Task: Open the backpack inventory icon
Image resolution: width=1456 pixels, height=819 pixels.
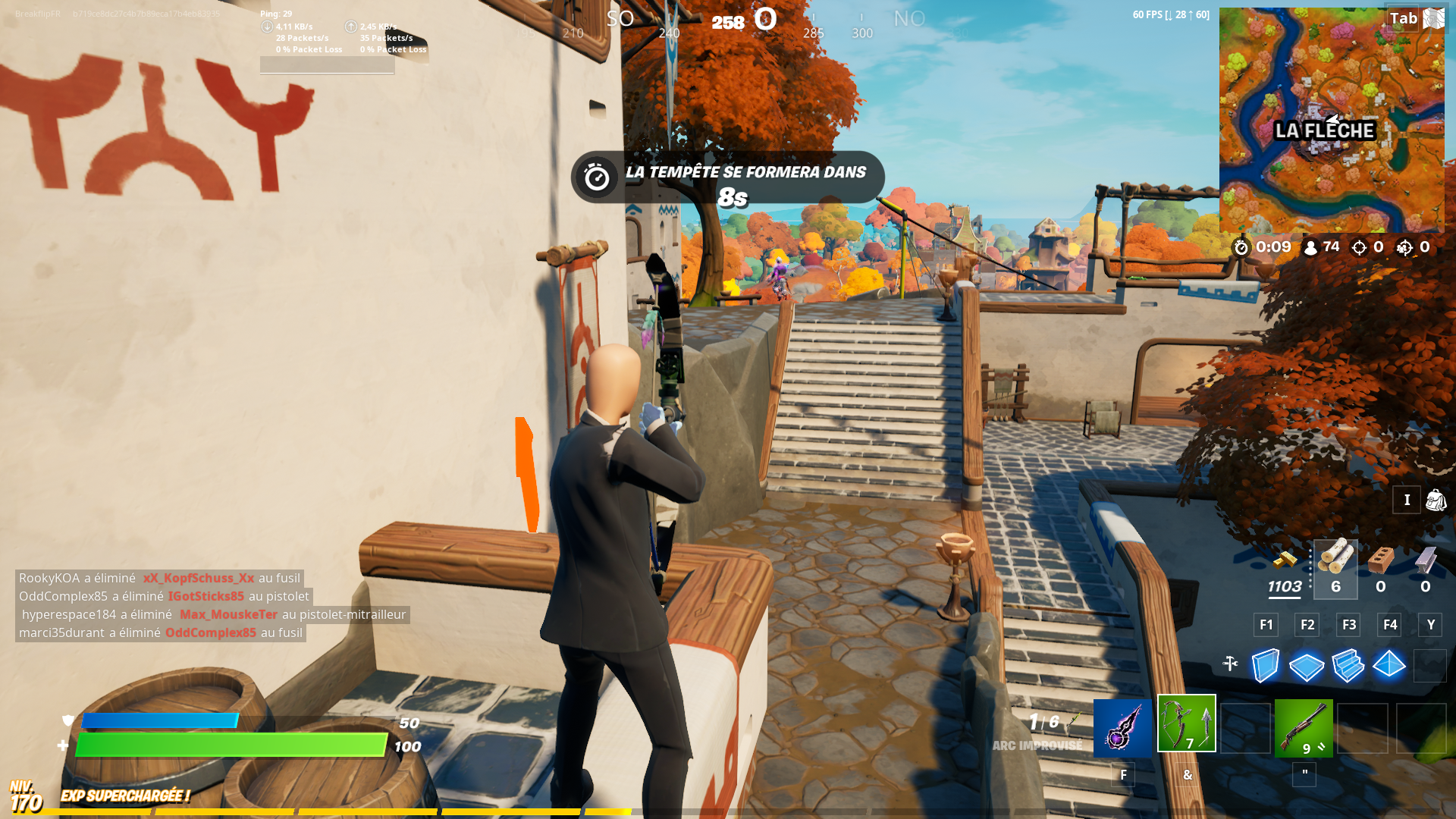Action: (x=1434, y=500)
